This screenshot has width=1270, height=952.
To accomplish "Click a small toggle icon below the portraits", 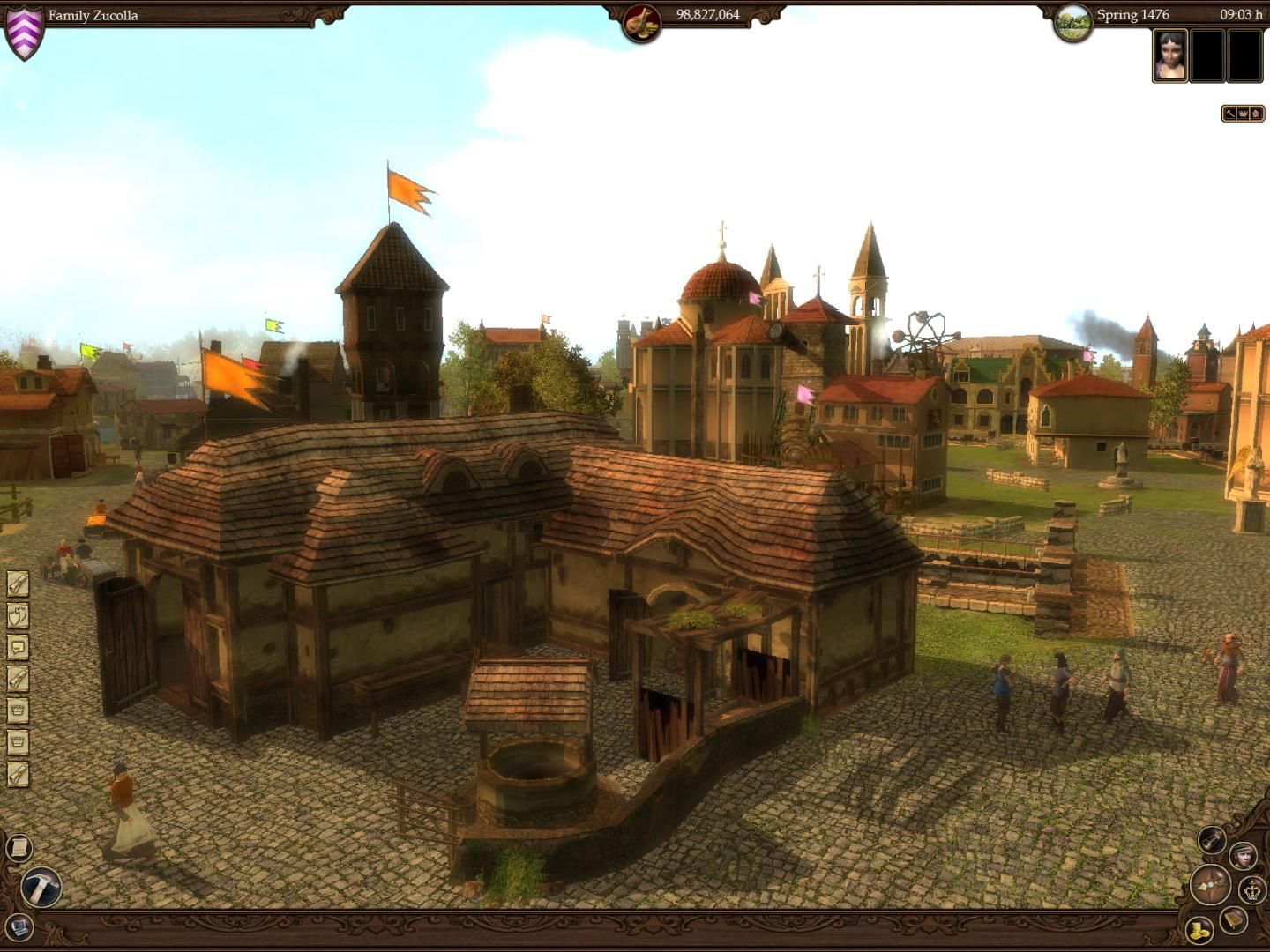I will pos(1242,113).
